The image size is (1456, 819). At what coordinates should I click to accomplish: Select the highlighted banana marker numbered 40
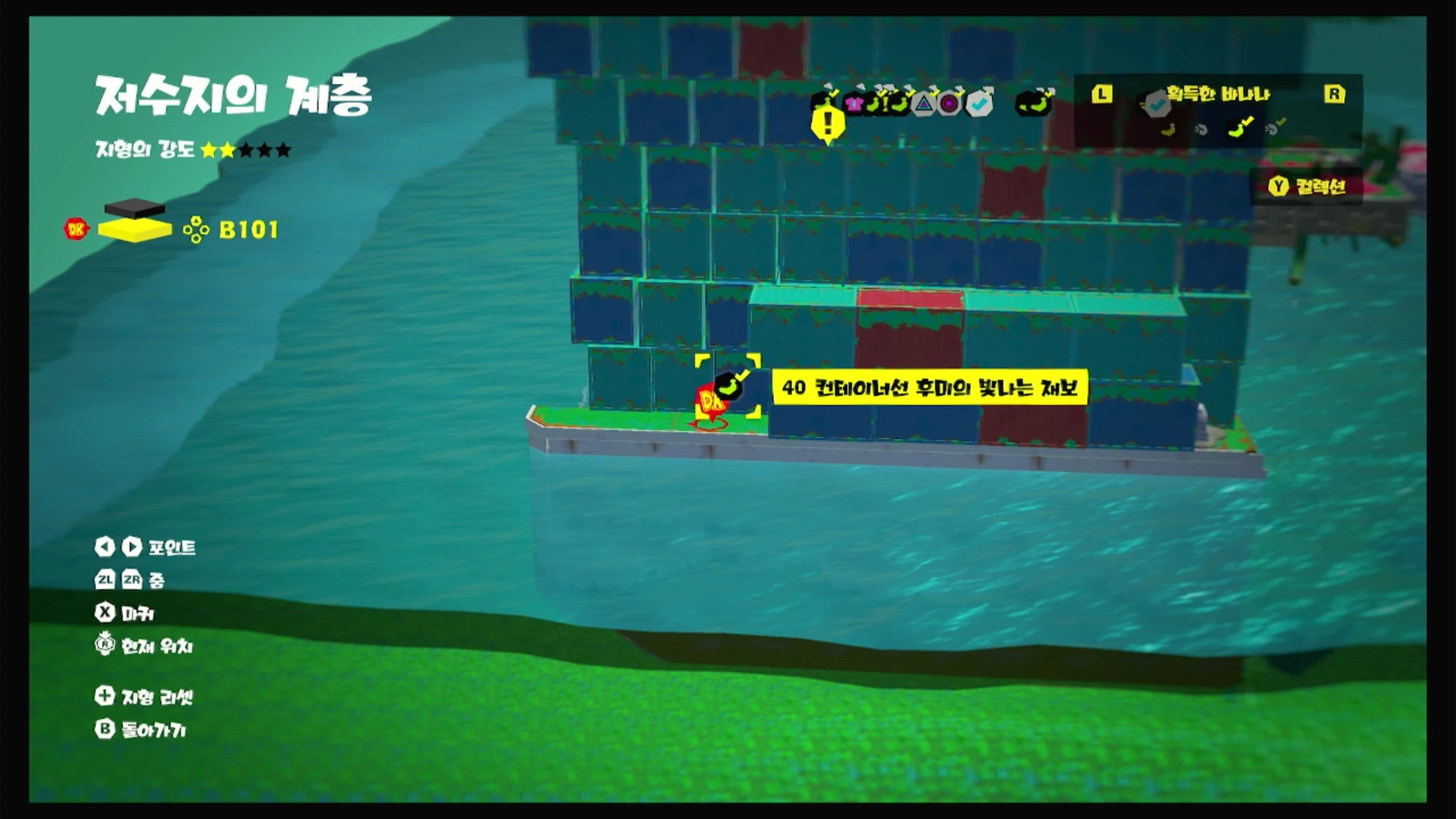click(730, 387)
